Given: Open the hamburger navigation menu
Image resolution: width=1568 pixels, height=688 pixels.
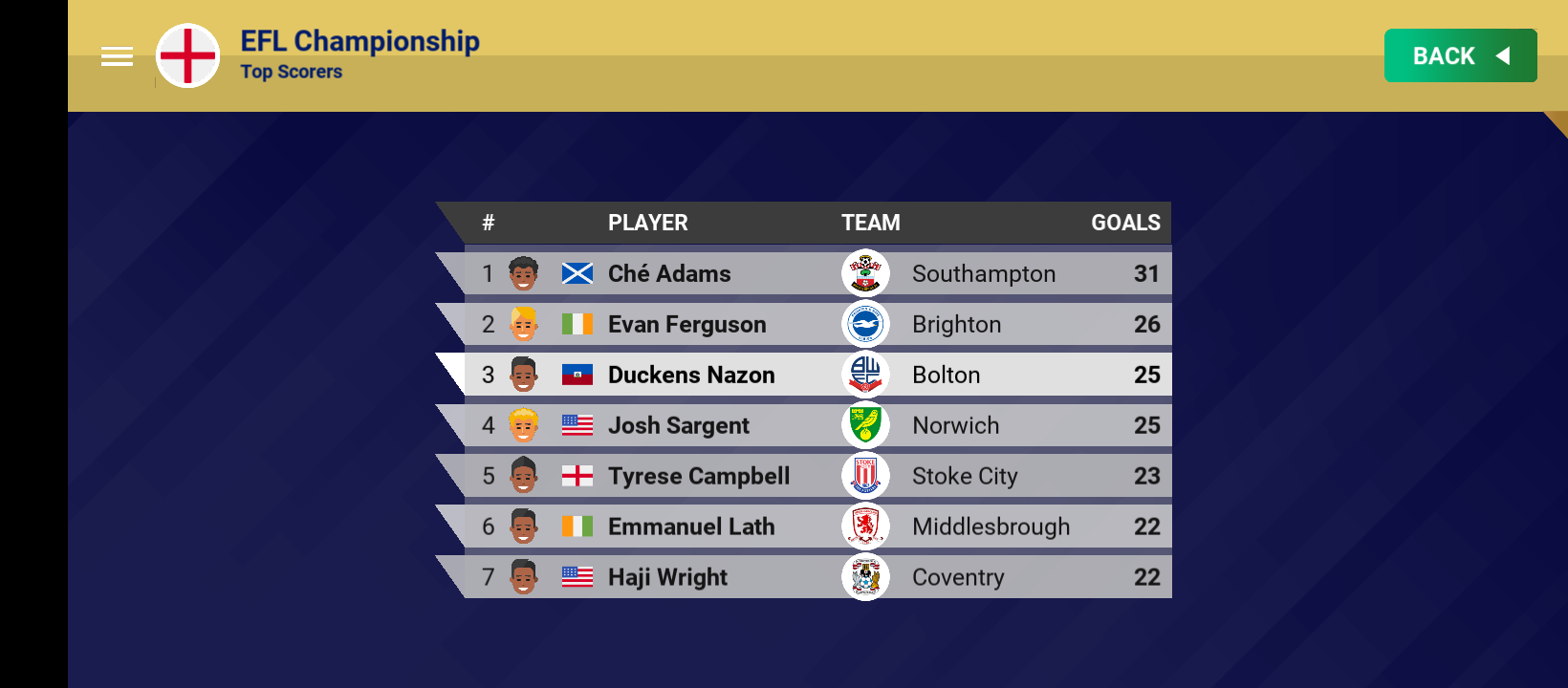Looking at the screenshot, I should pyautogui.click(x=117, y=55).
